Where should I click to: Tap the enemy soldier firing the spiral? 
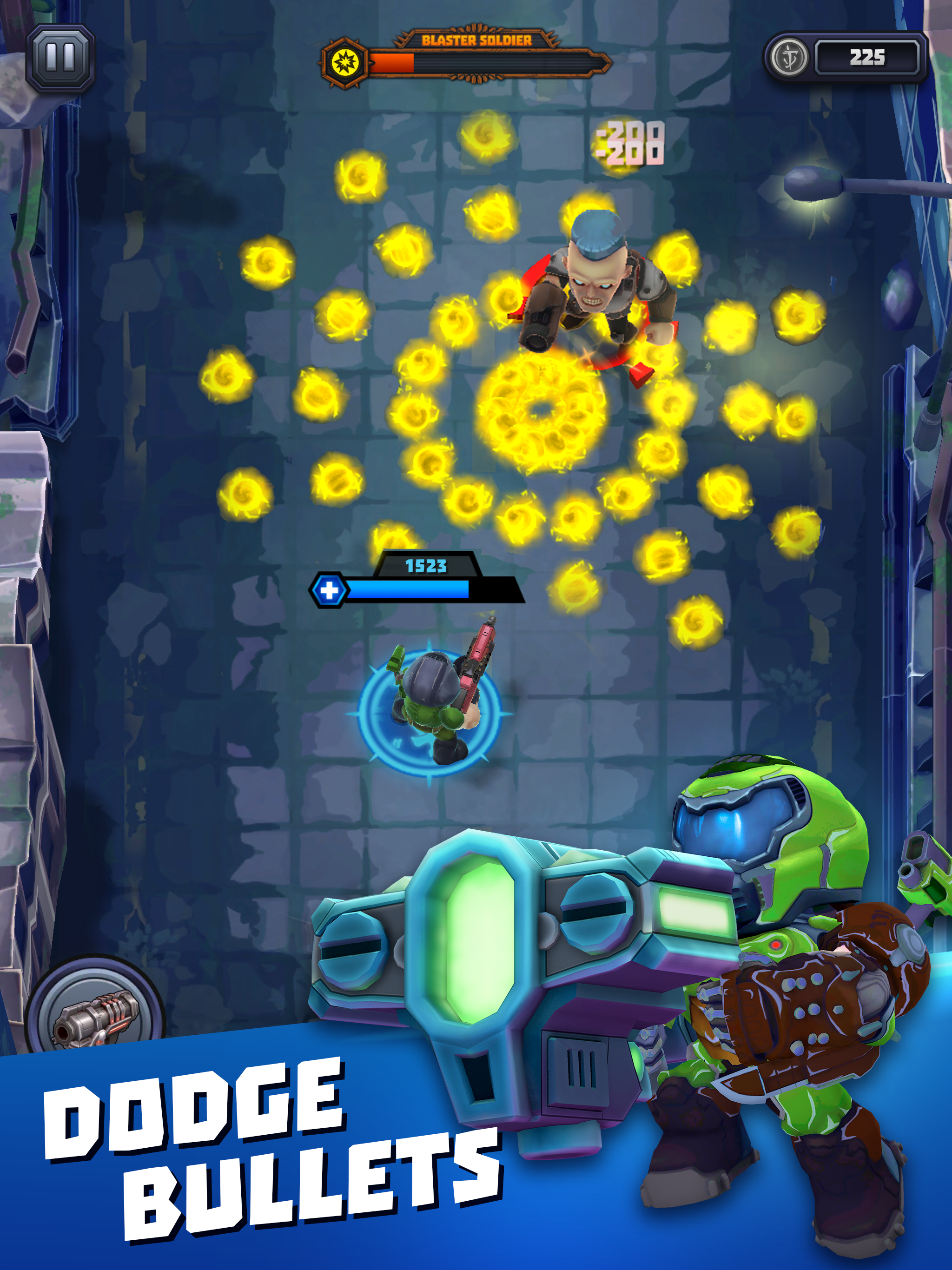point(594,281)
